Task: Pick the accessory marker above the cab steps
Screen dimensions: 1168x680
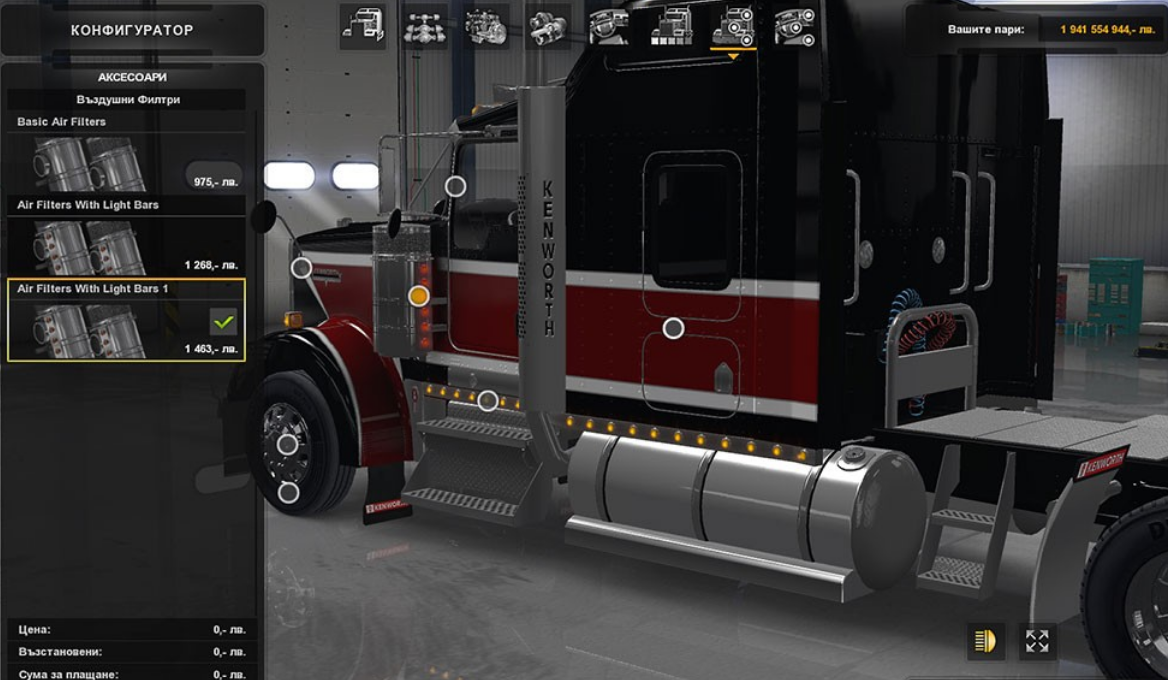Action: point(487,401)
